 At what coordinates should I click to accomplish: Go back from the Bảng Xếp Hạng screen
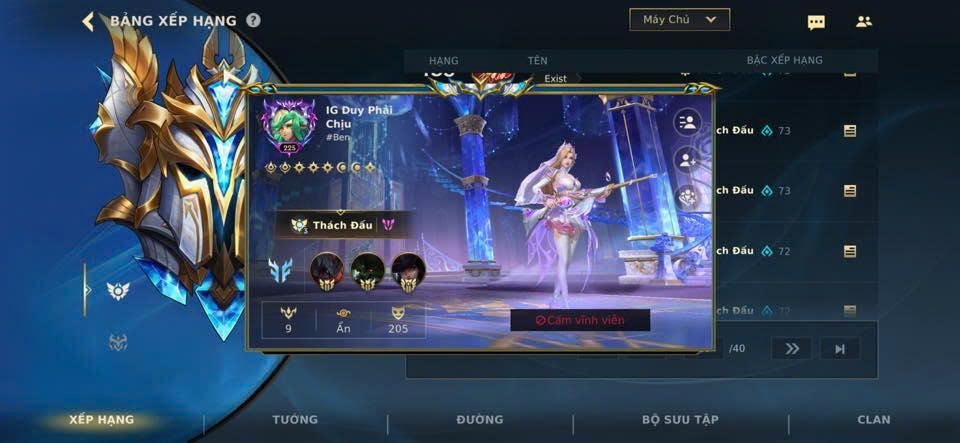tap(88, 21)
